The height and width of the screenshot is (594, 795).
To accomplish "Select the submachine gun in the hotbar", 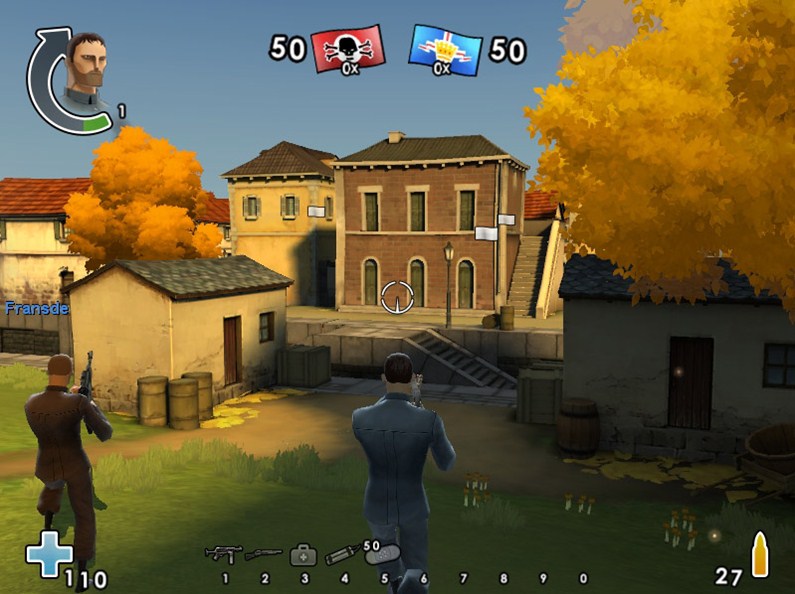I will [223, 553].
